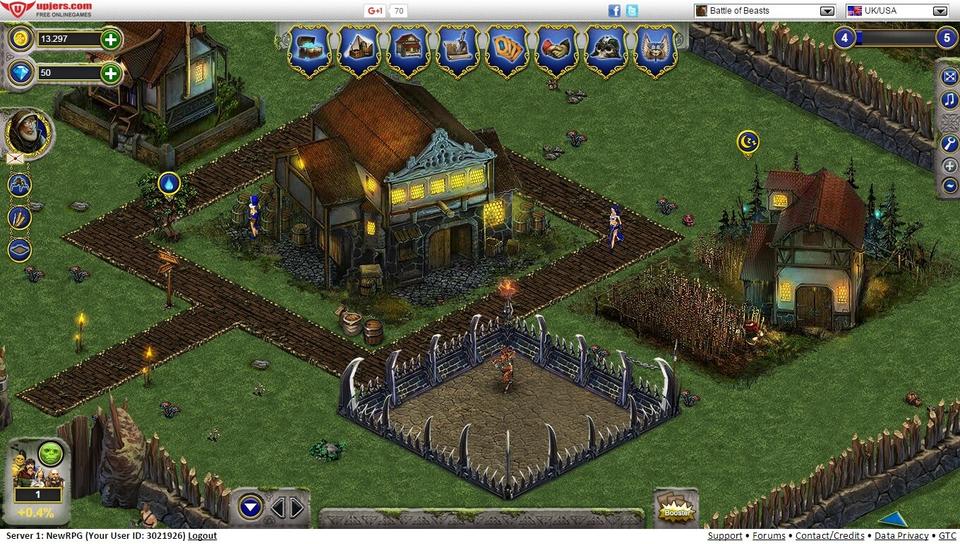Open the playing cards shield menu

point(506,48)
